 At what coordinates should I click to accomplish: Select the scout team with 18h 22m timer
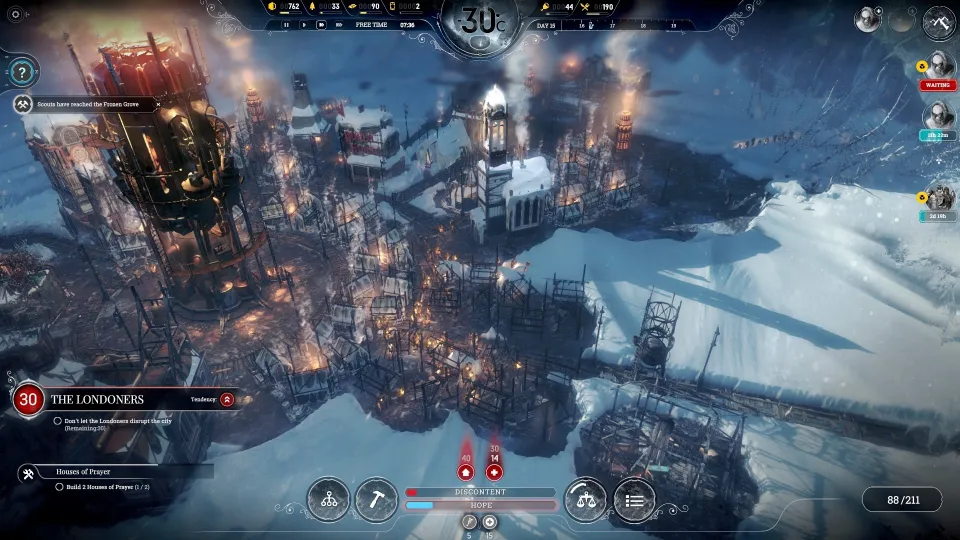[940, 118]
